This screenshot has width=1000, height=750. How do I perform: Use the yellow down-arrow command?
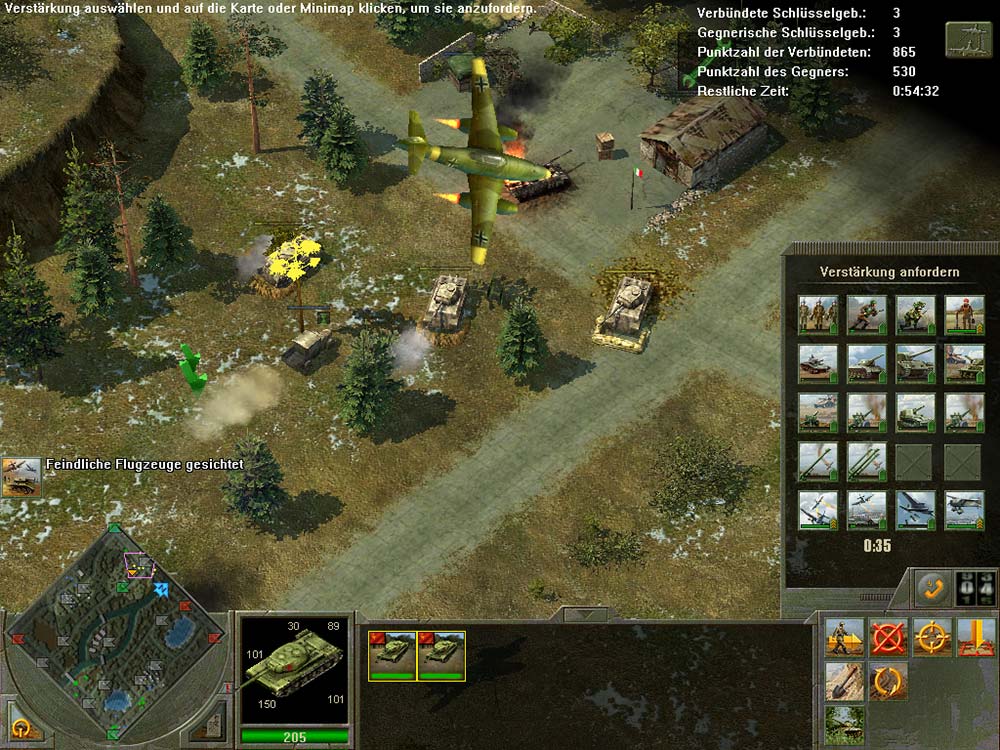[976, 637]
